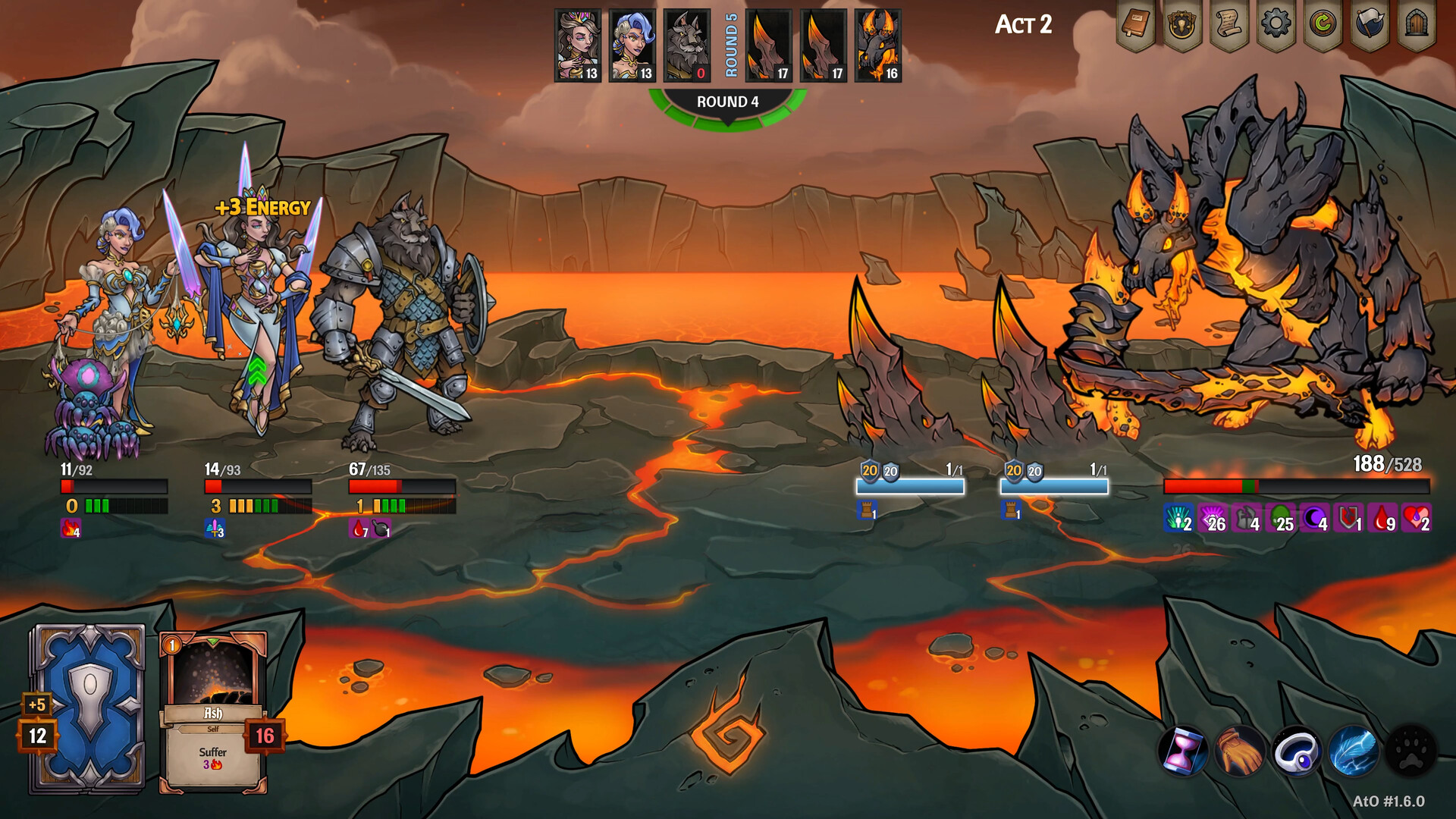Viewport: 1456px width, 819px height.
Task: Open the parchment scroll log
Action: 1229,25
